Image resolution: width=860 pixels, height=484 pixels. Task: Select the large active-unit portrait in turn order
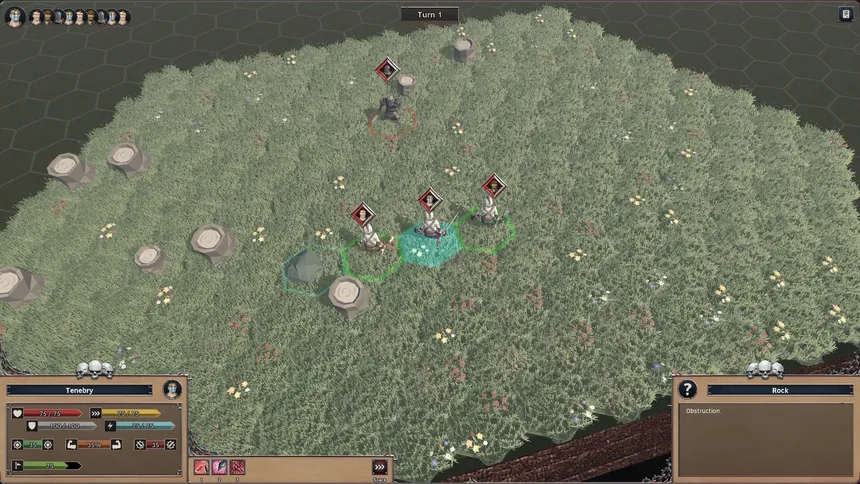click(14, 17)
